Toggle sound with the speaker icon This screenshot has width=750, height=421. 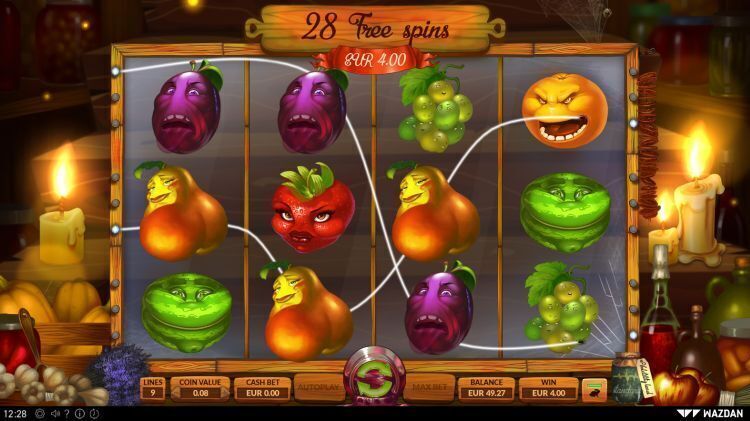tap(54, 413)
